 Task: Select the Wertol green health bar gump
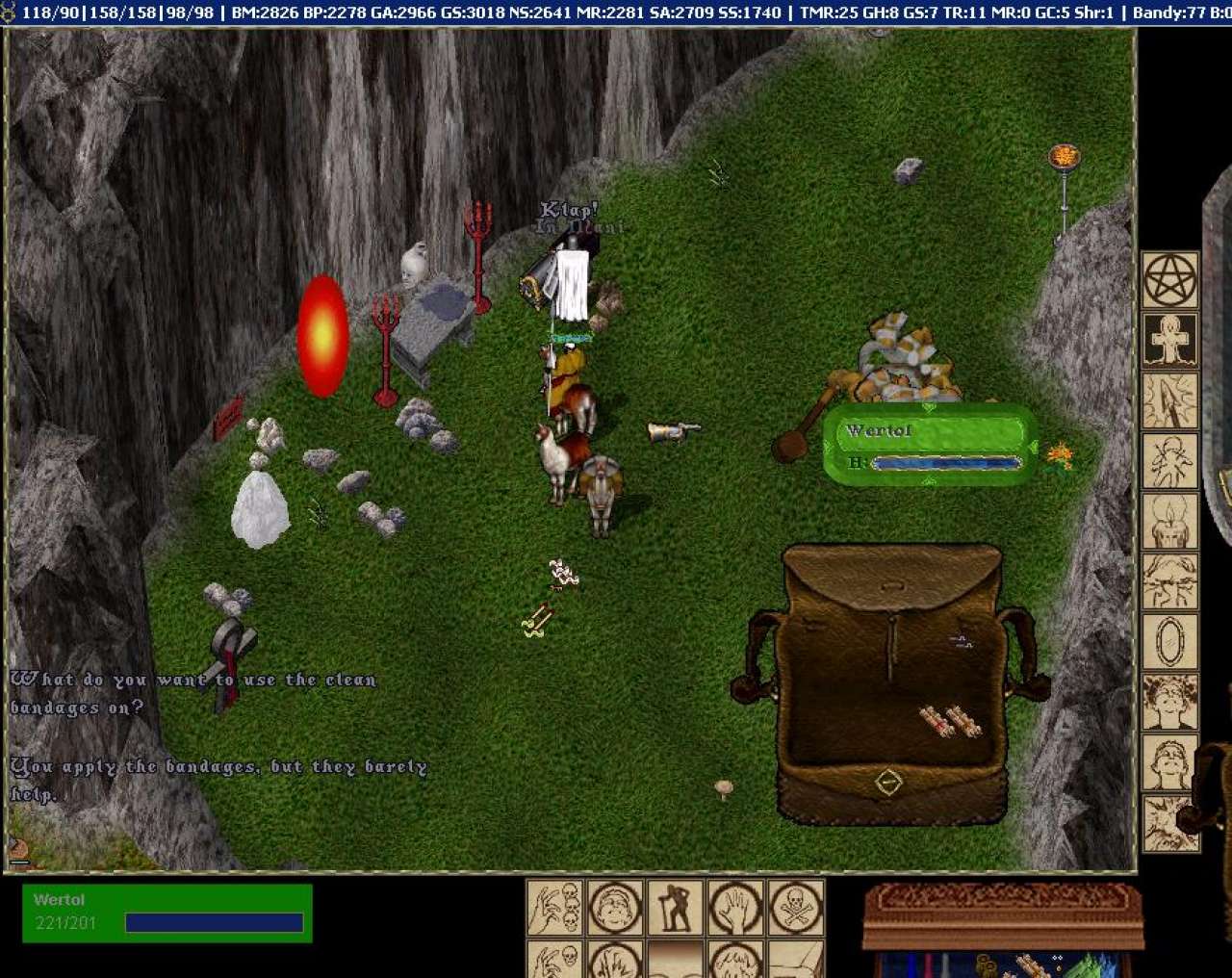[931, 444]
